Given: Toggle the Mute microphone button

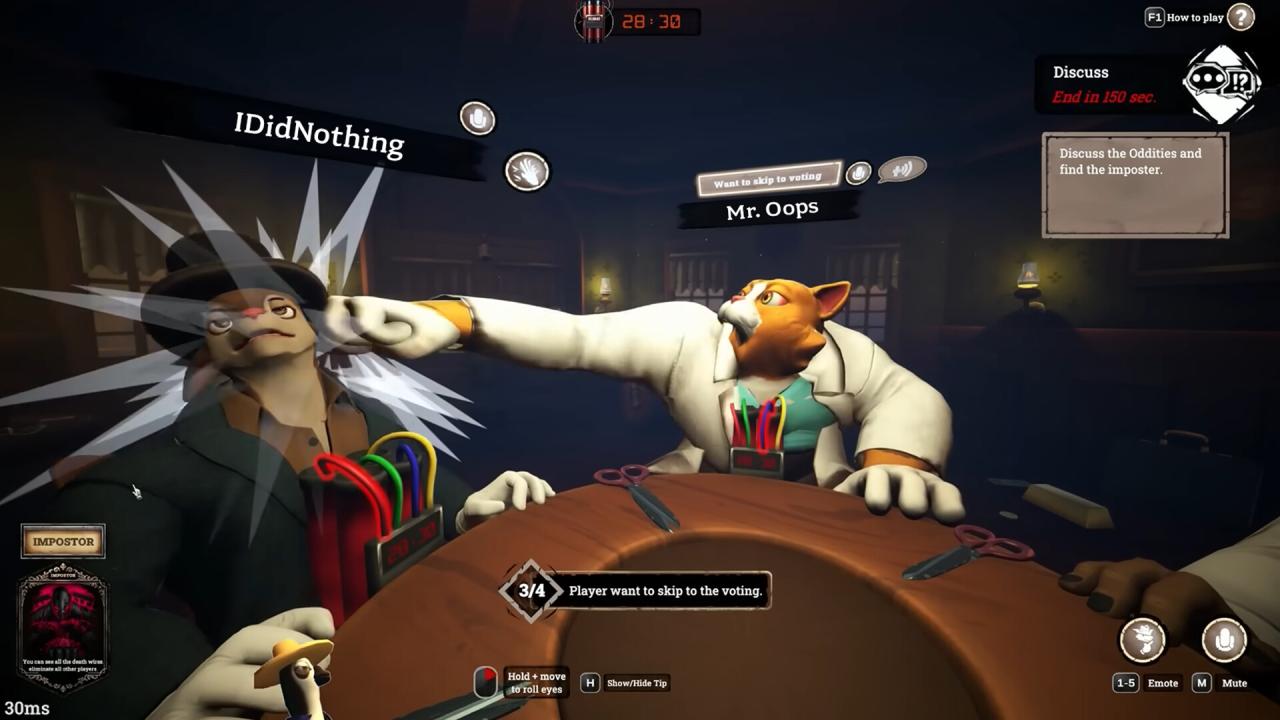Looking at the screenshot, I should (1224, 640).
